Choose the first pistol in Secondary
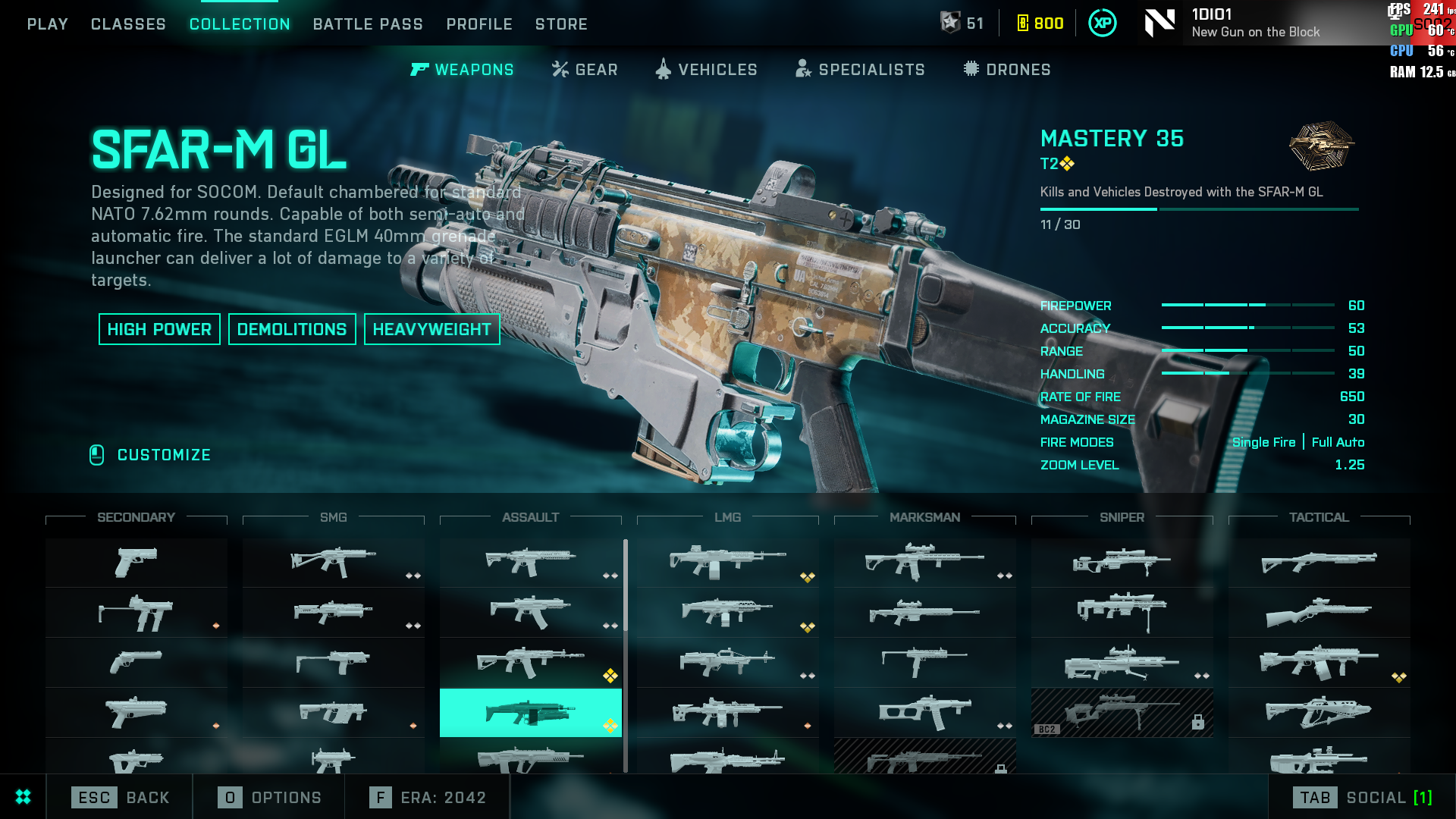 tap(136, 563)
